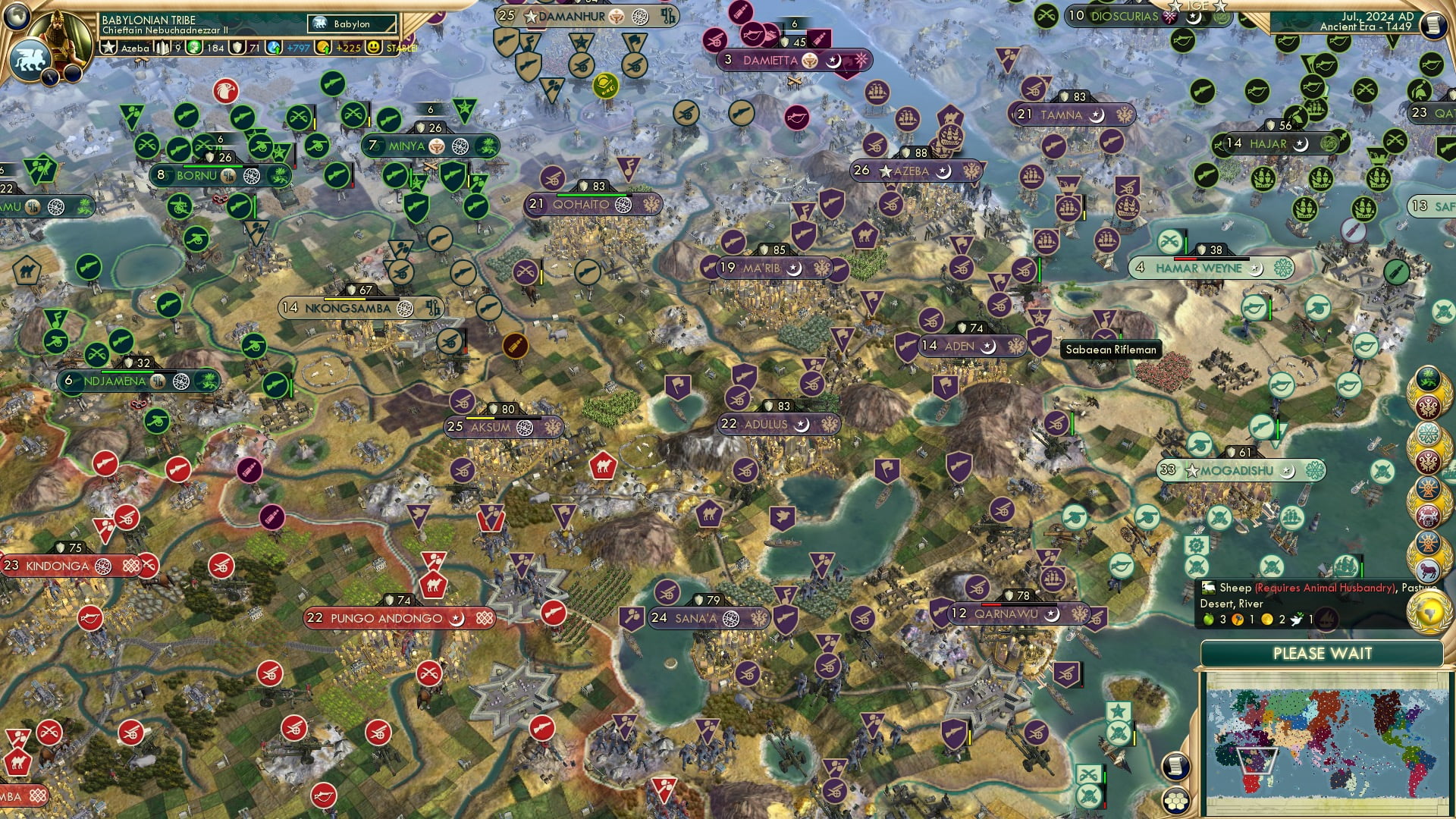Viewport: 1456px width, 819px height.
Task: Toggle the small globe at the top-left corner
Action: coord(15,15)
